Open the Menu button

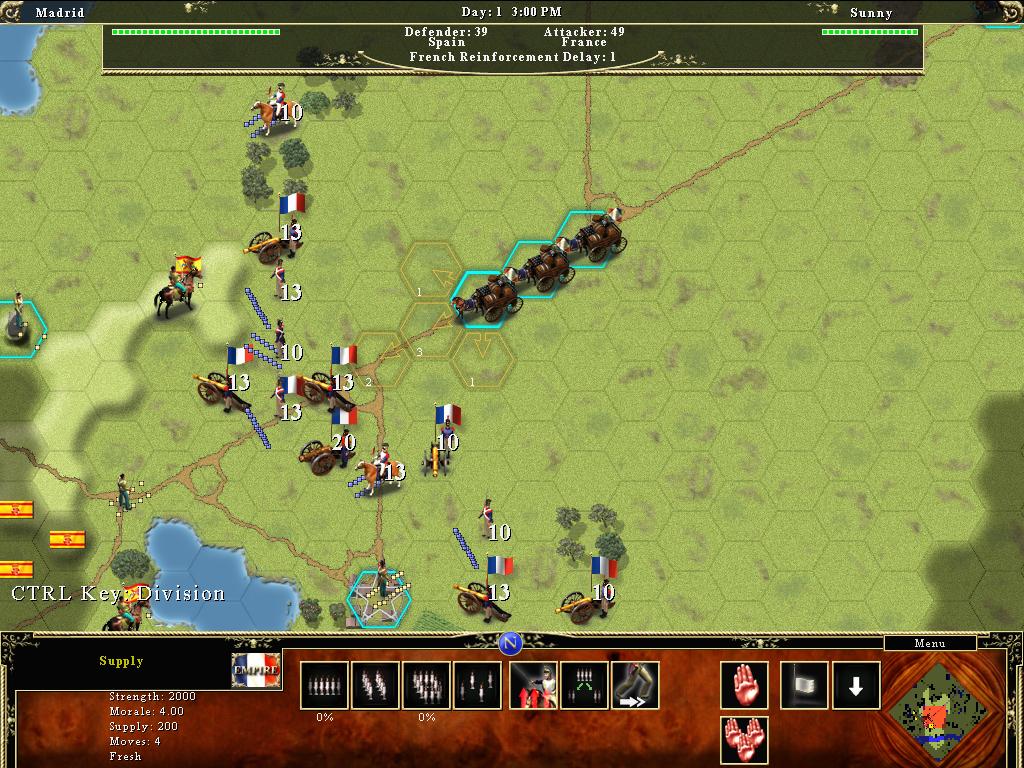pos(929,644)
